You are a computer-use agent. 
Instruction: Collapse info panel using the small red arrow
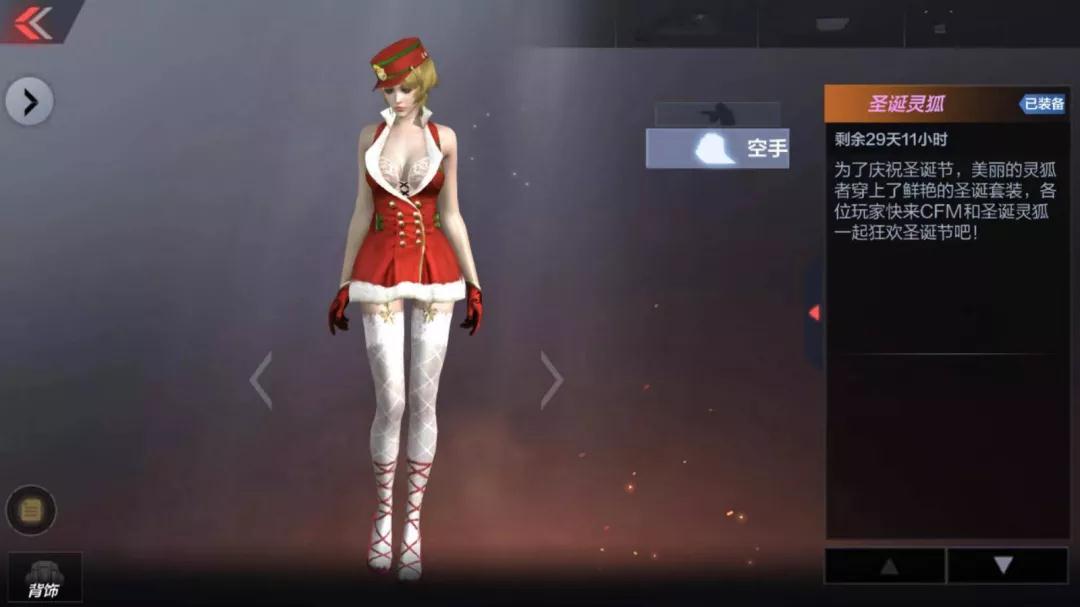click(x=814, y=313)
